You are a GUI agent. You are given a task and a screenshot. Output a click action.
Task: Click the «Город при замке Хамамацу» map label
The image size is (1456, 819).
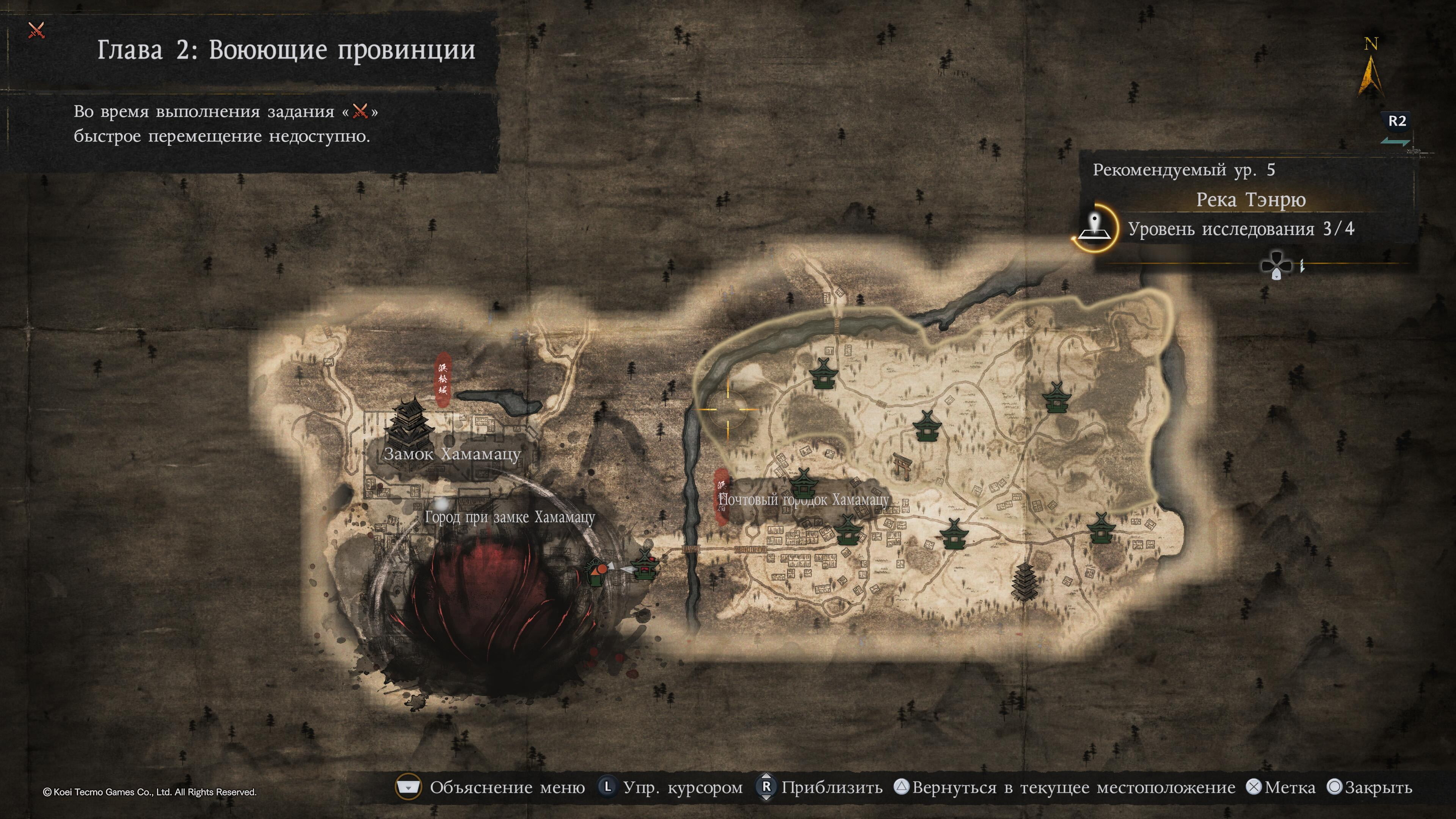[509, 517]
